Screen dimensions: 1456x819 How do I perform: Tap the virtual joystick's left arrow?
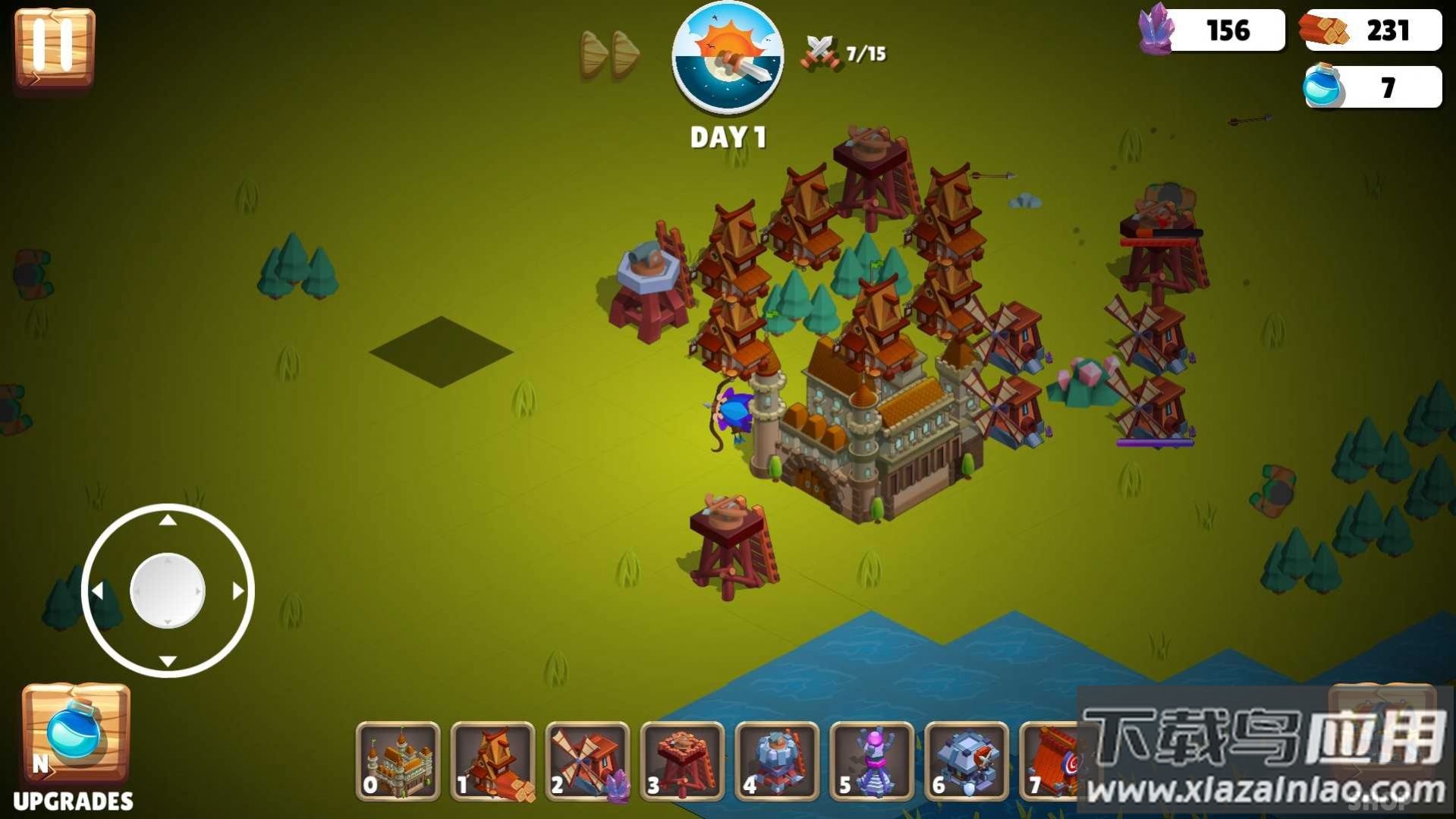97,591
